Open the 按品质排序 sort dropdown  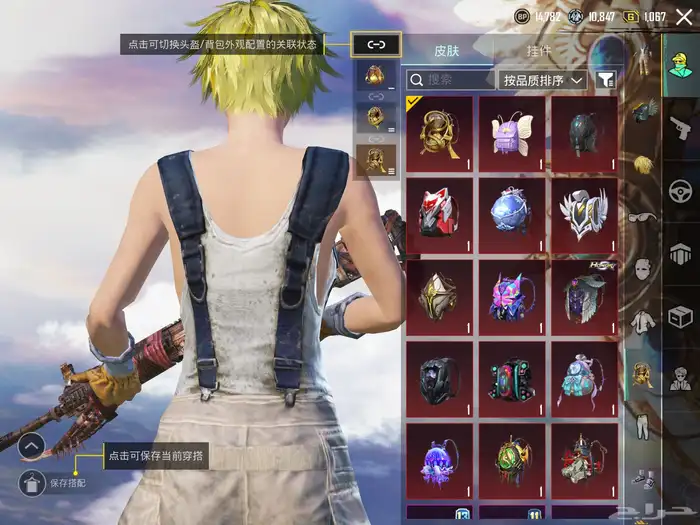(x=541, y=79)
